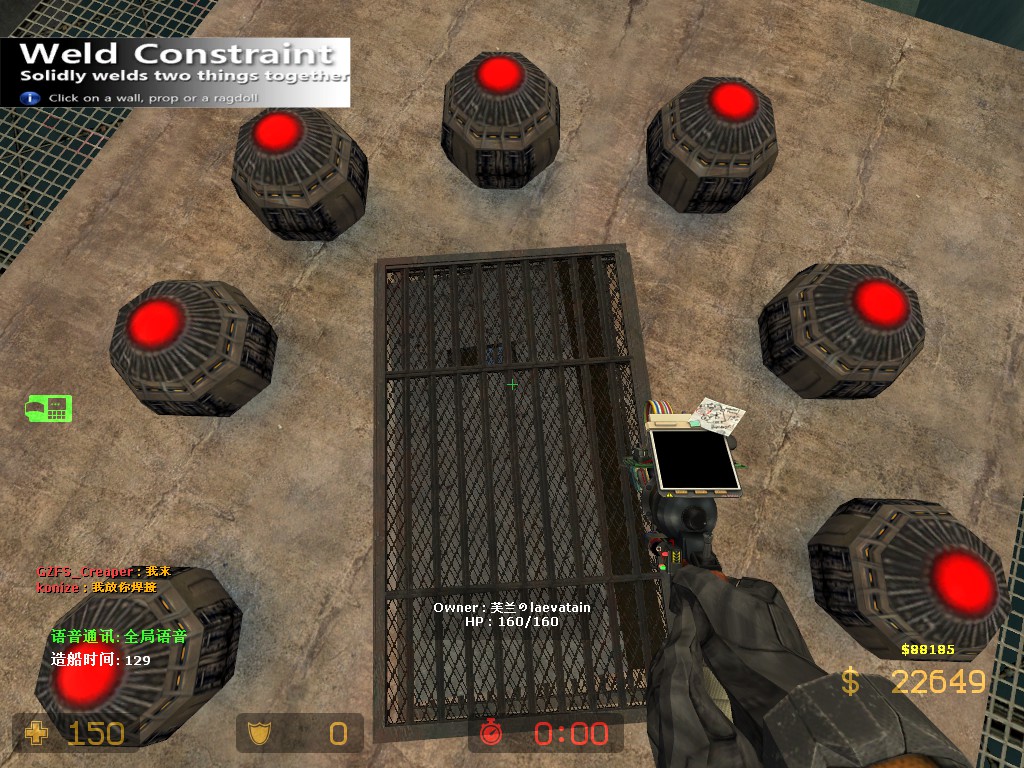Click the blue info icon in Weld Constraint panel
This screenshot has height=768, width=1024.
[x=30, y=98]
